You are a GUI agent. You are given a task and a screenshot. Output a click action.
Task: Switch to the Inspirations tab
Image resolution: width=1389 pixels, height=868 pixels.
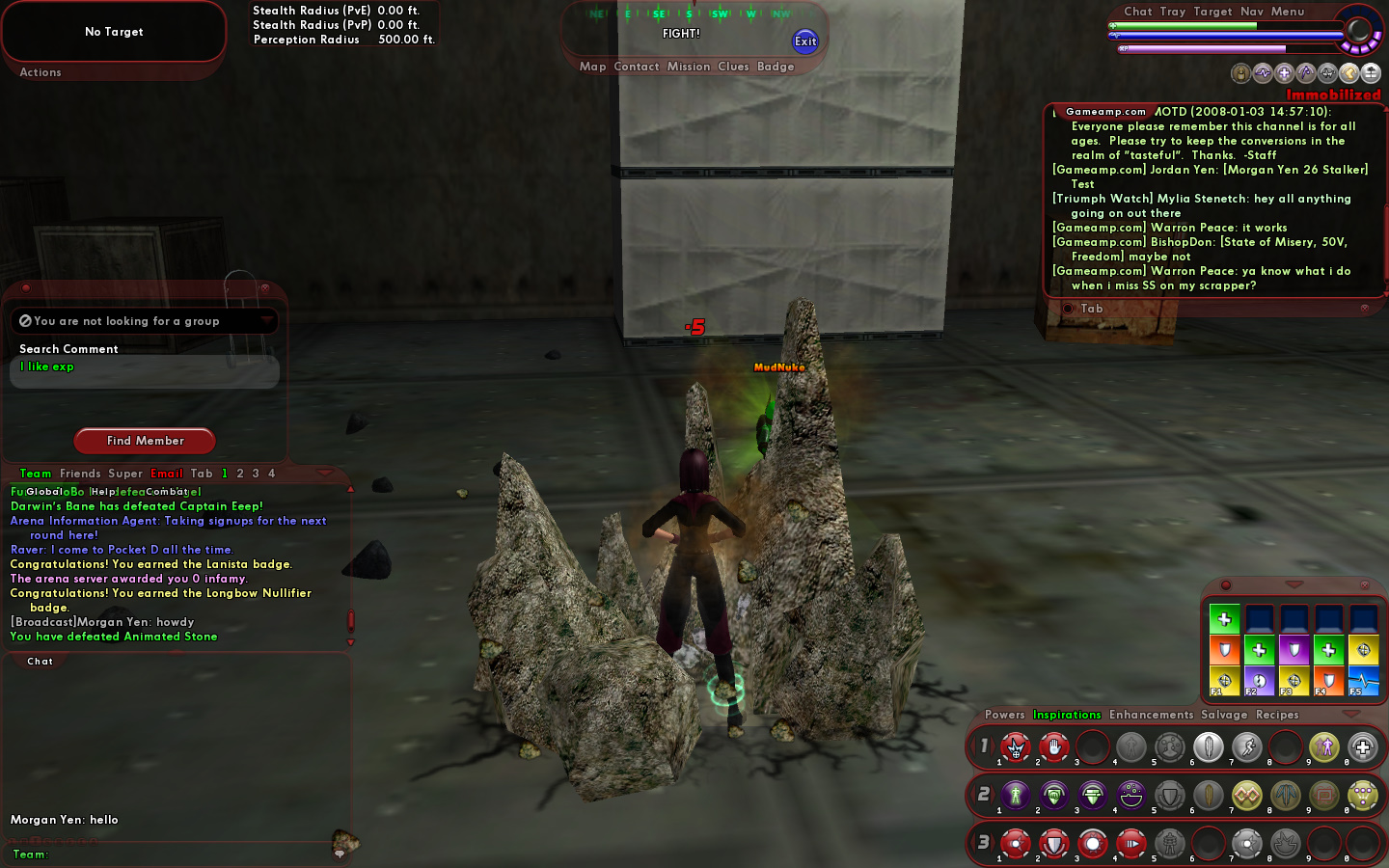1067,715
